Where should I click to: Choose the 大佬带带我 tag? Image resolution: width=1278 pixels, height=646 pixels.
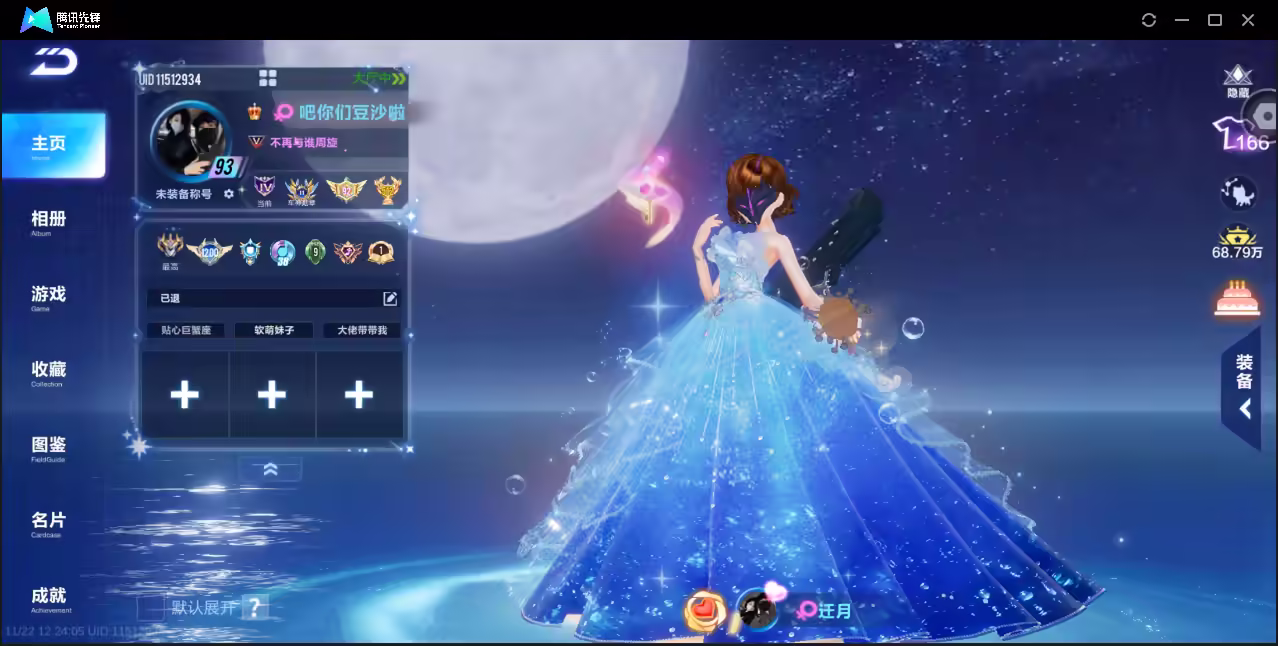coord(361,330)
